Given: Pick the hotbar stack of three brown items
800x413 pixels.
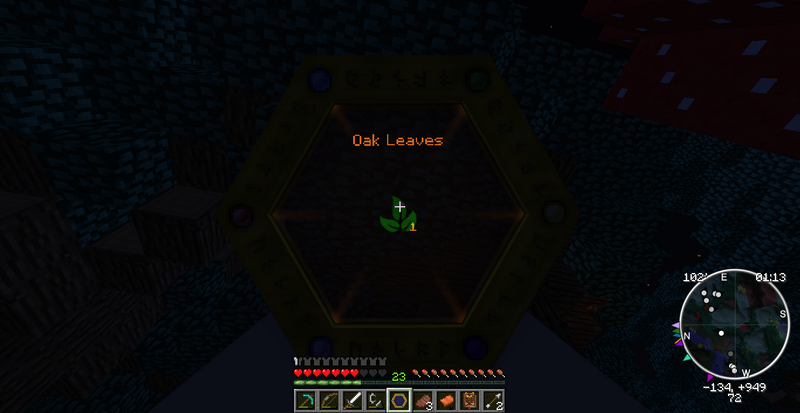Looking at the screenshot, I should click(x=423, y=401).
